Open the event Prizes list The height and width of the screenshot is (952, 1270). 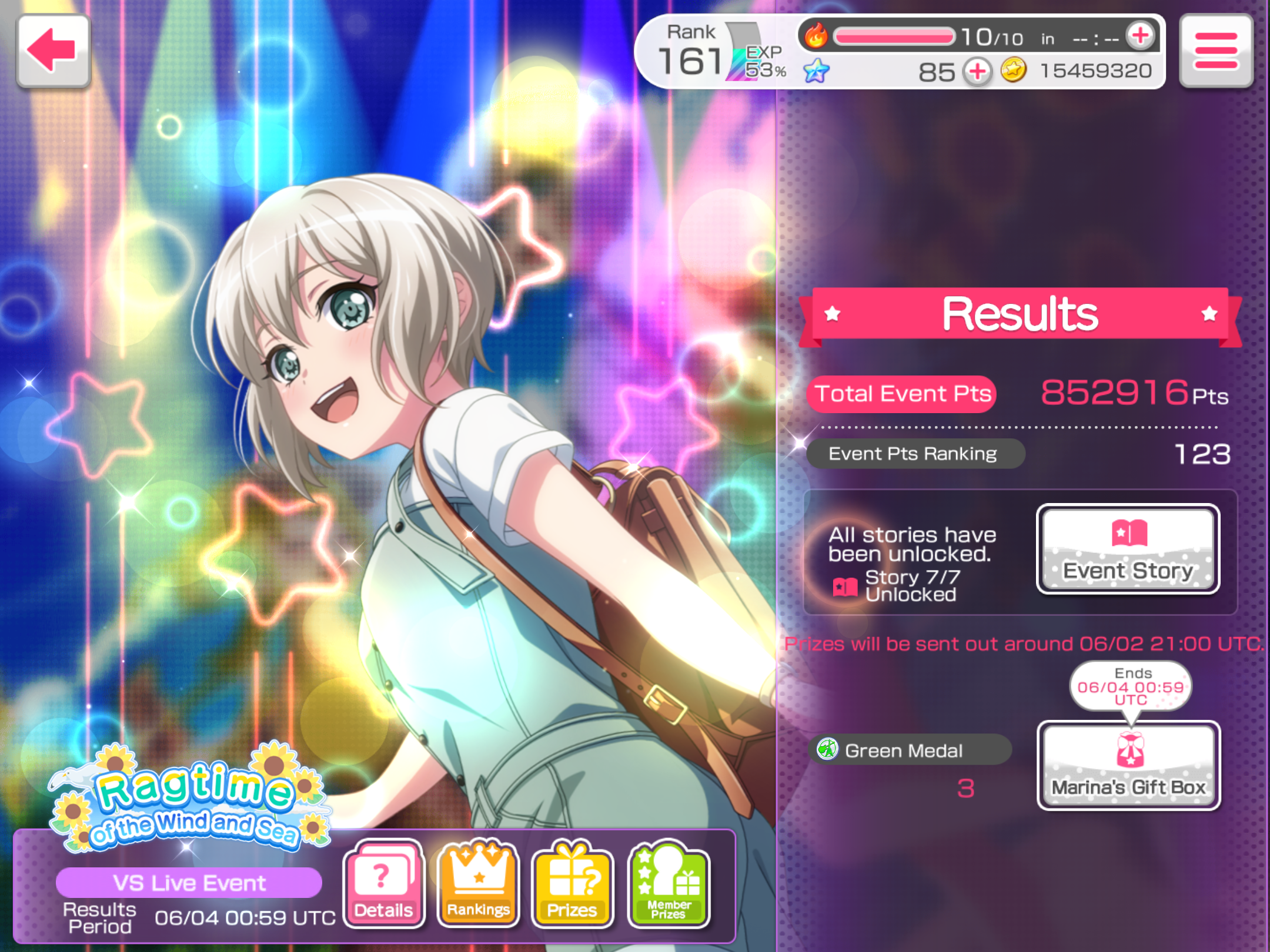coord(572,883)
